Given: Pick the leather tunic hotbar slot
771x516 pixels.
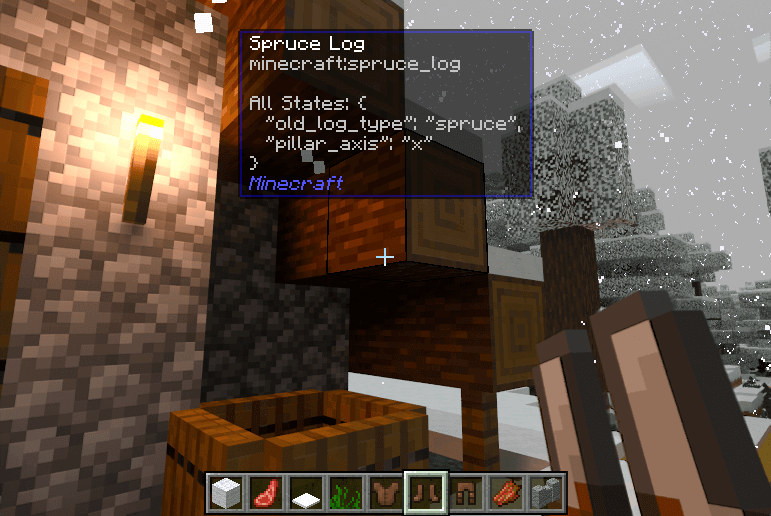Looking at the screenshot, I should [385, 492].
